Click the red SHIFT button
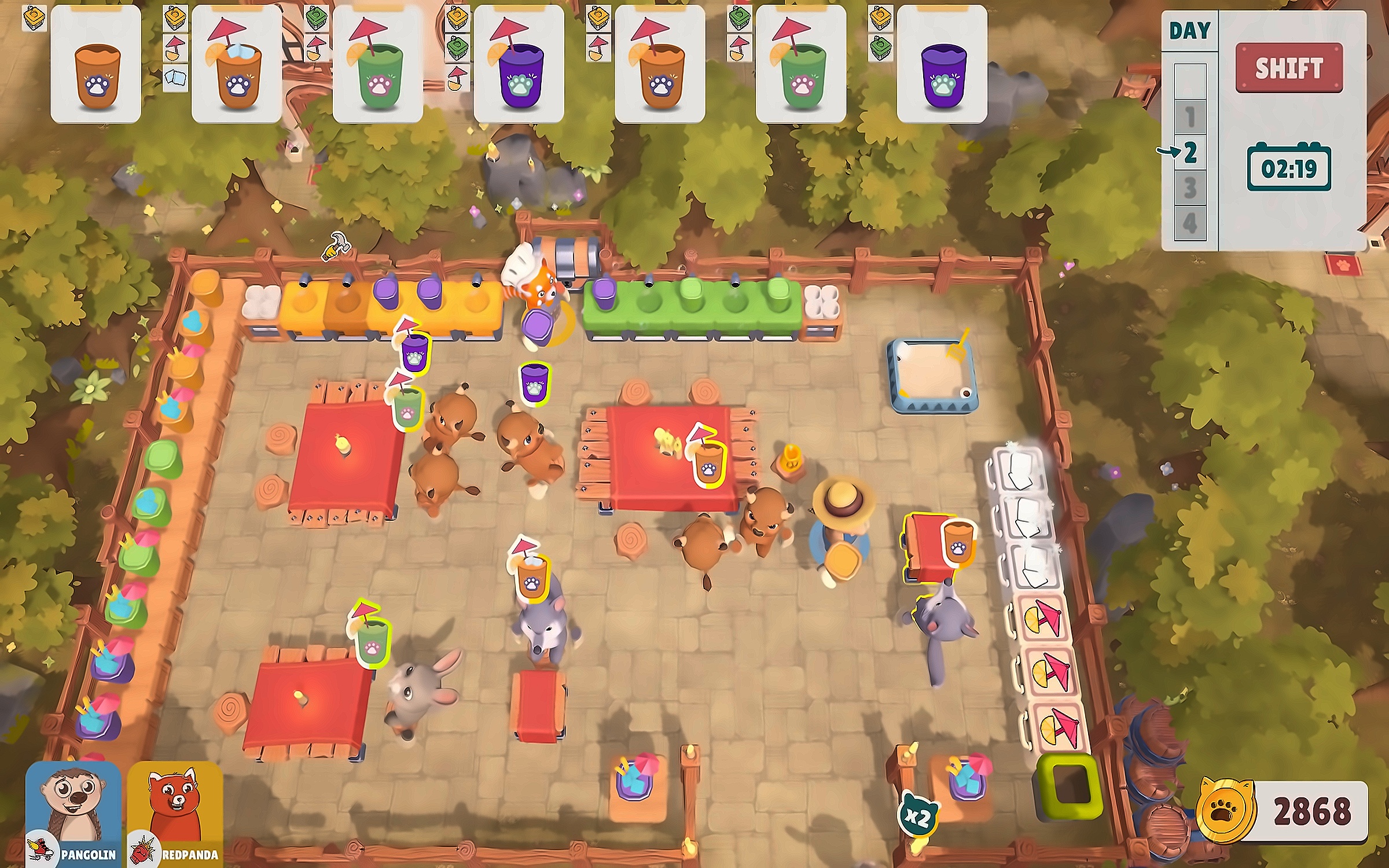Image resolution: width=1389 pixels, height=868 pixels. pos(1288,68)
